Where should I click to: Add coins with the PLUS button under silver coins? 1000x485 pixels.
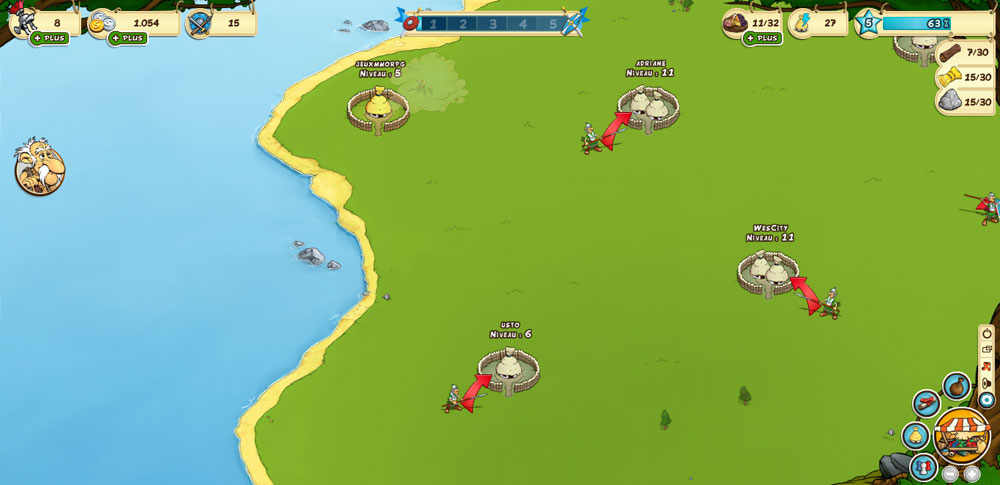pyautogui.click(x=127, y=38)
